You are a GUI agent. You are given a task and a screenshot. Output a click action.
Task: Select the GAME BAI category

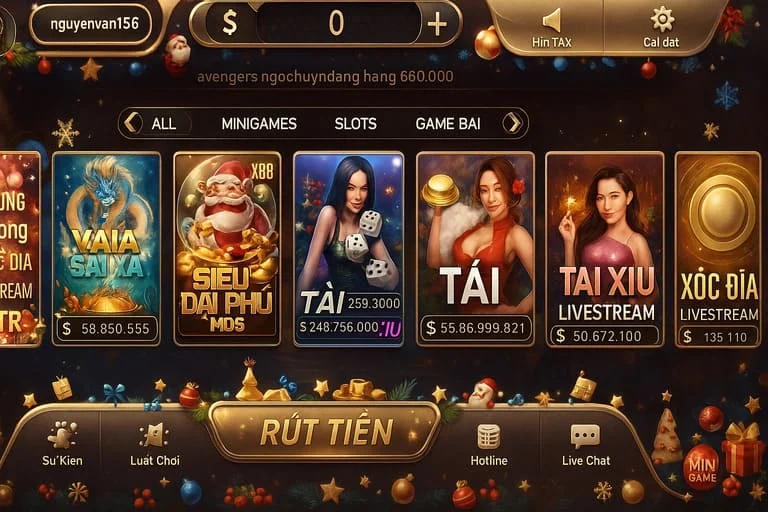(x=447, y=124)
